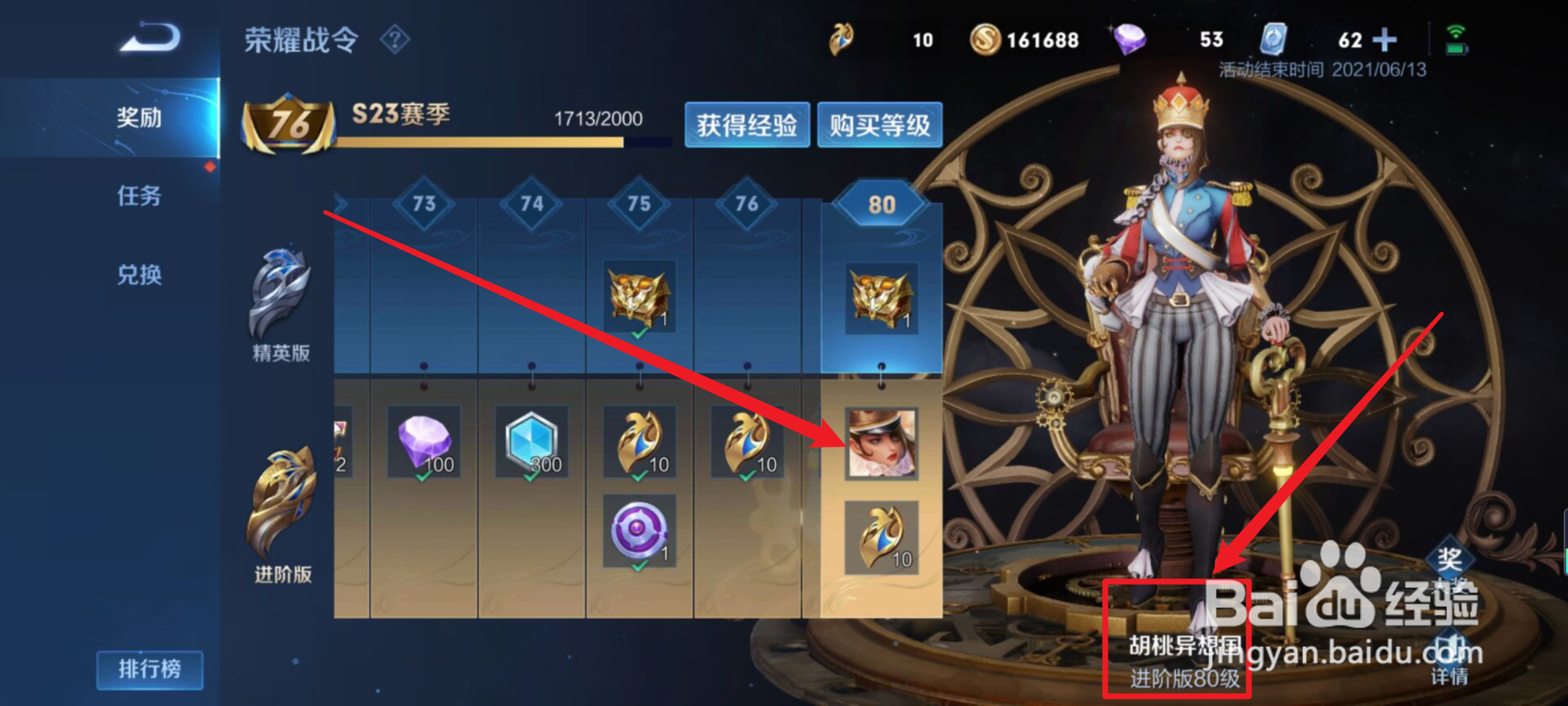Image resolution: width=1568 pixels, height=706 pixels.
Task: Open the 兑换 tab
Action: click(139, 276)
